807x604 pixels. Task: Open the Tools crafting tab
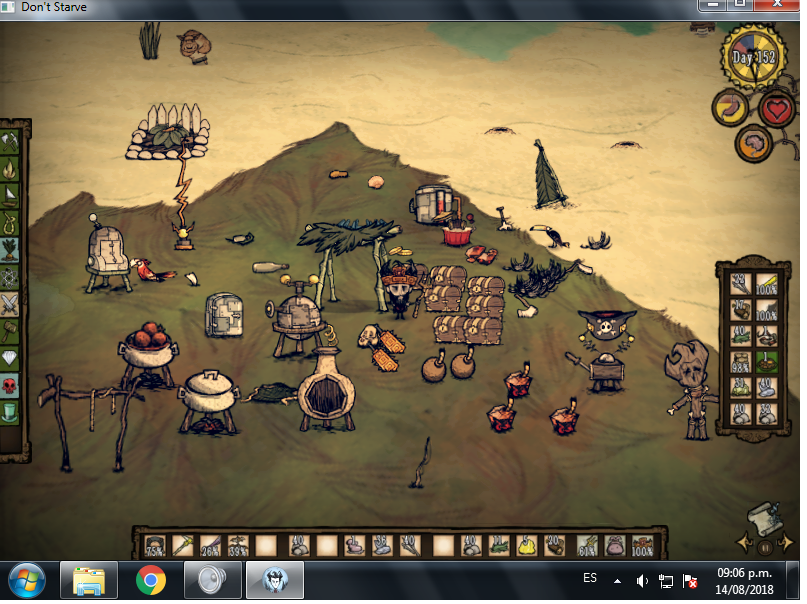point(11,142)
